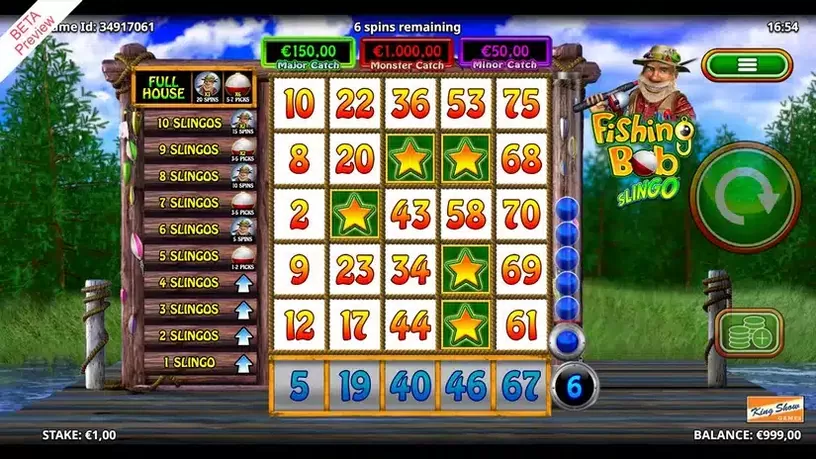Click the reel number 5
Screen dimensions: 816x459
point(298,385)
